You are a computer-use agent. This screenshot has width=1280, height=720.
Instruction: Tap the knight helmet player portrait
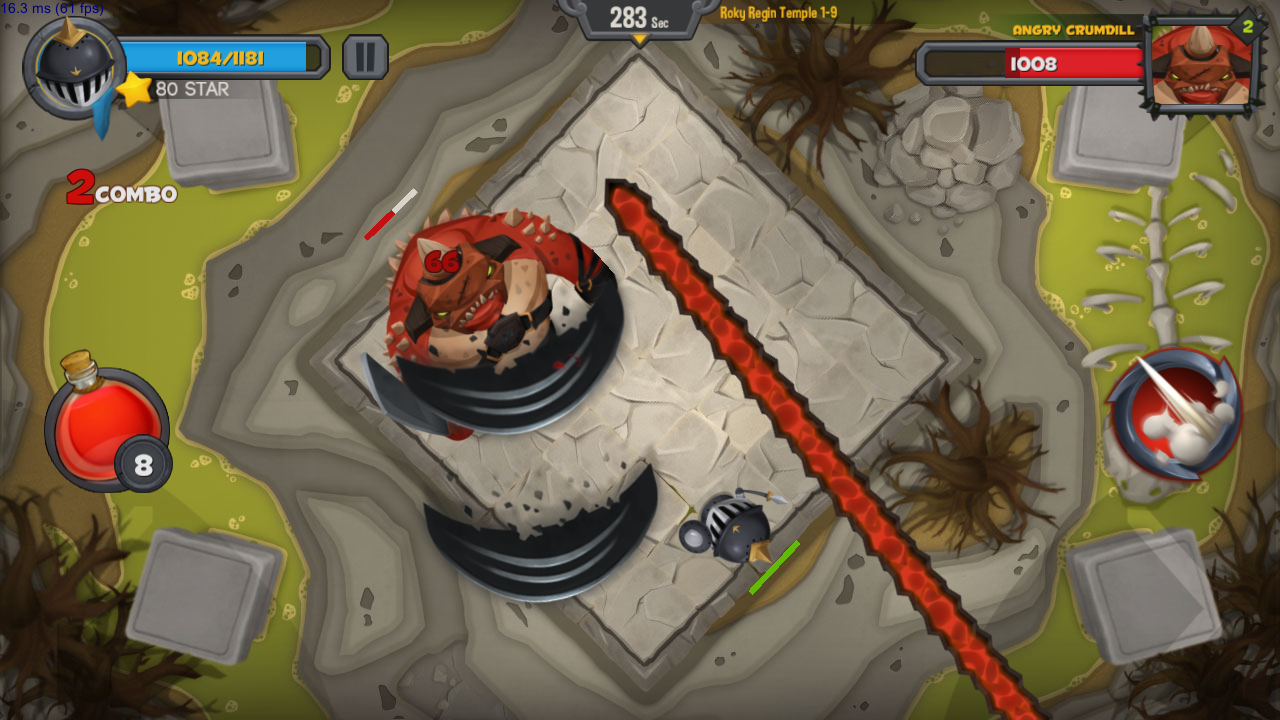coord(73,68)
